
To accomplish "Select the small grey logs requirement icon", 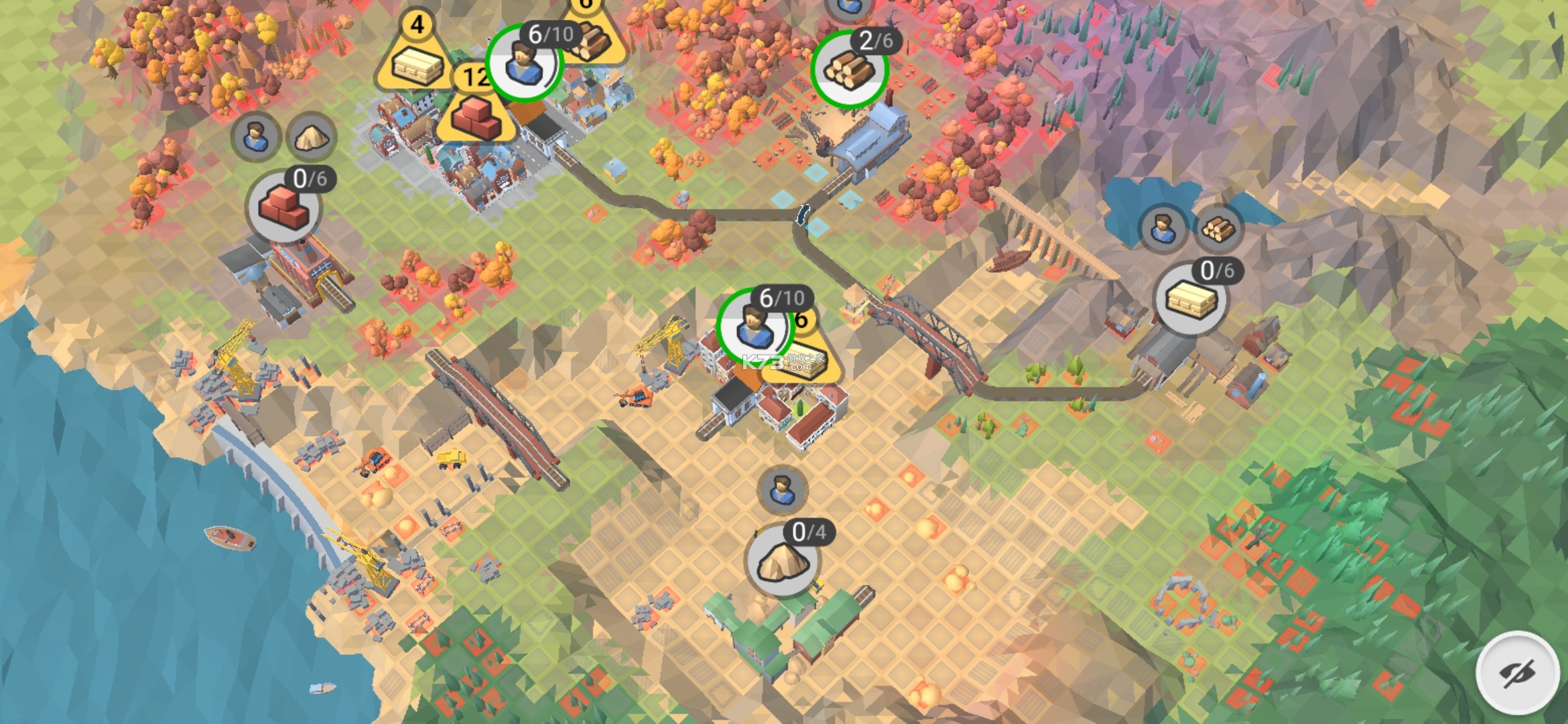I will tap(1218, 229).
